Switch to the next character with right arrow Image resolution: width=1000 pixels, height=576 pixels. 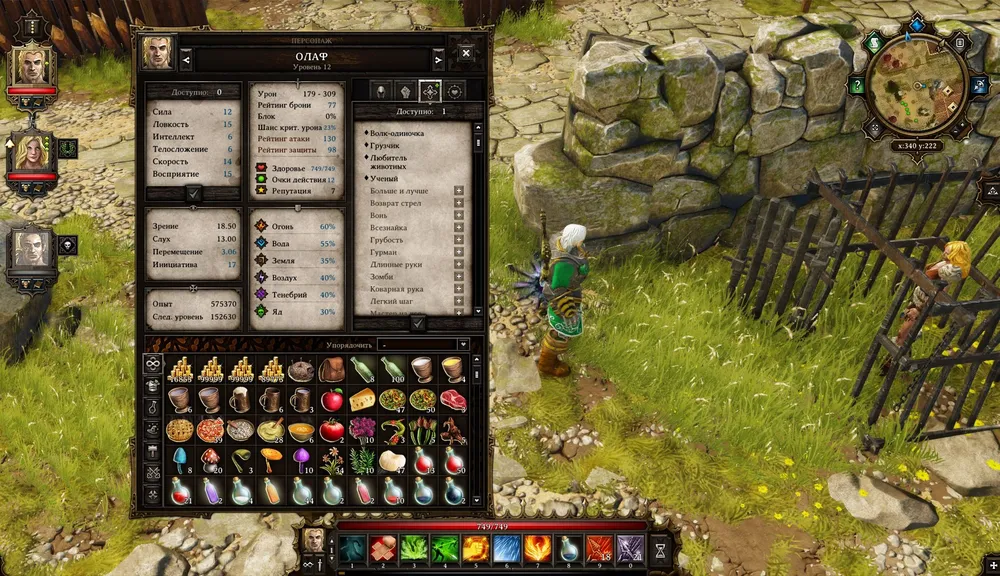click(437, 59)
